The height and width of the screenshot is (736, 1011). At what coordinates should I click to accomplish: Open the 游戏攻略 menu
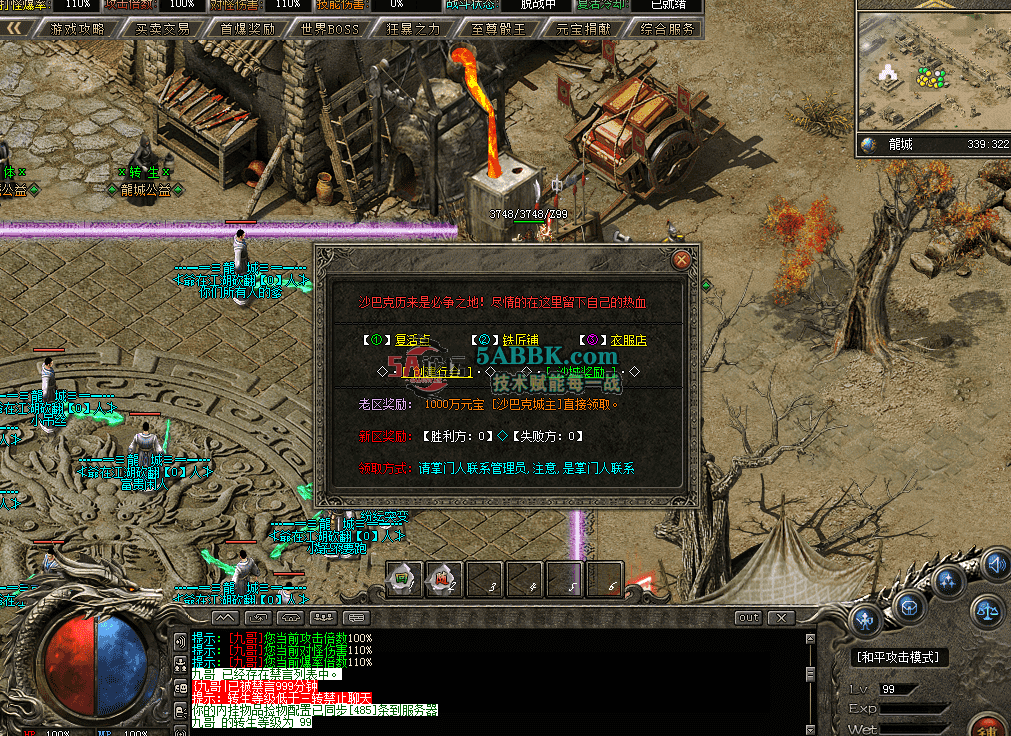pos(77,29)
